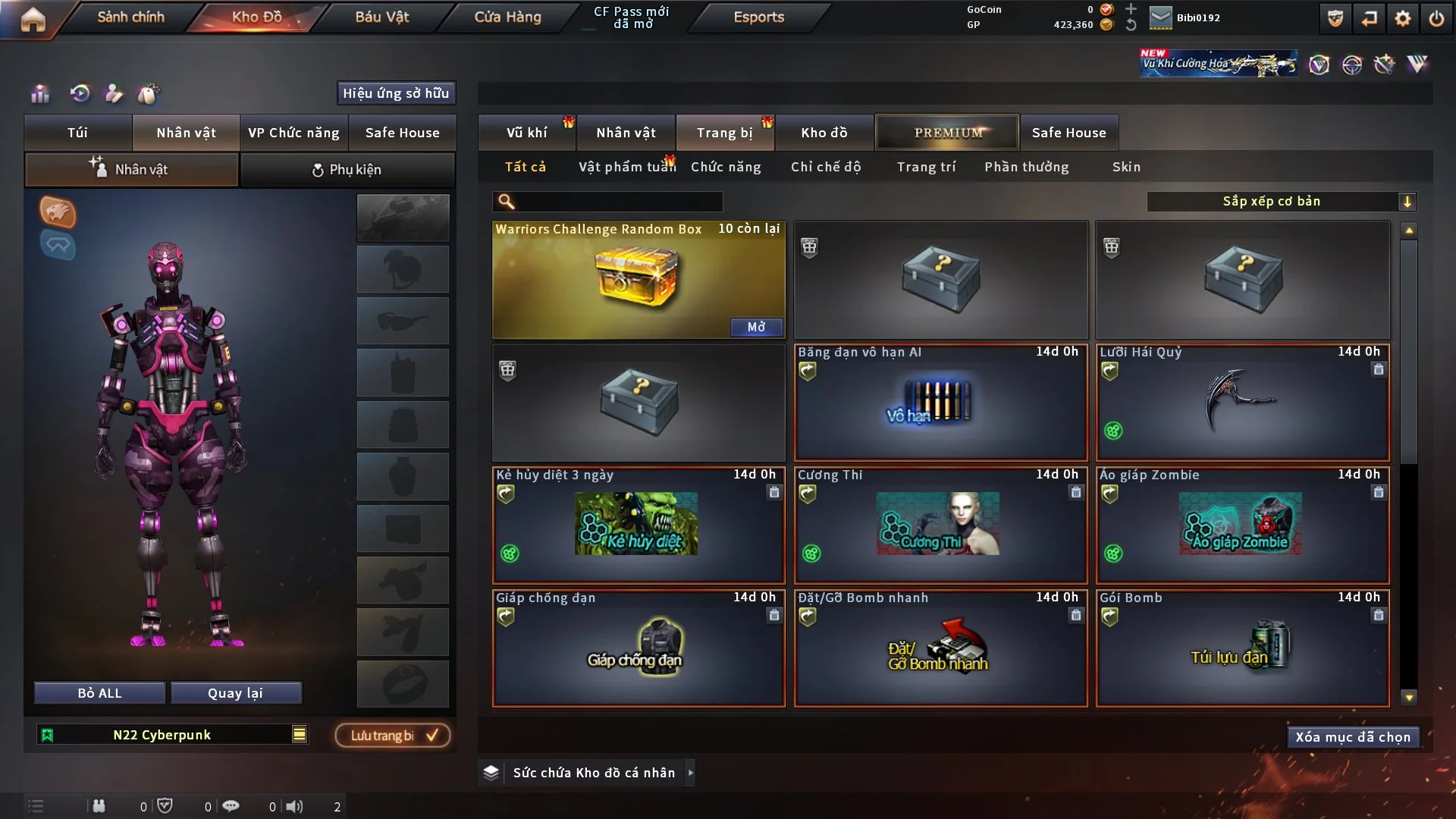Show Hiệu ứng sở hữu effects
This screenshot has height=819, width=1456.
[396, 93]
